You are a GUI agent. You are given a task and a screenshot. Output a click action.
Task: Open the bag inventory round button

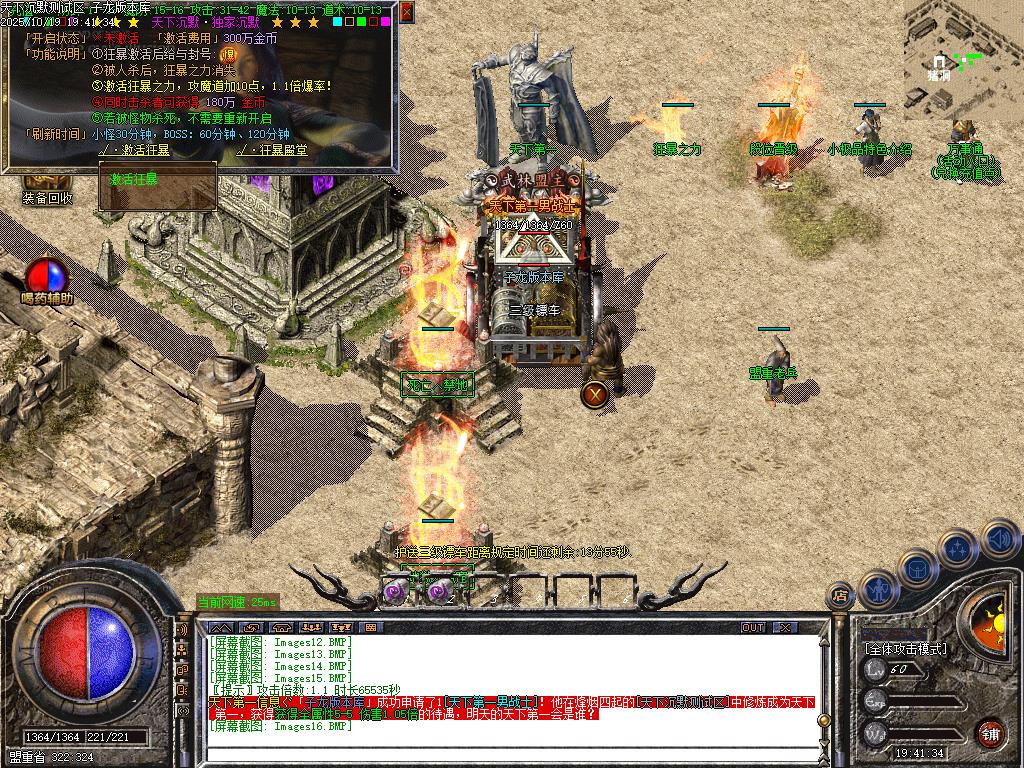[x=918, y=566]
